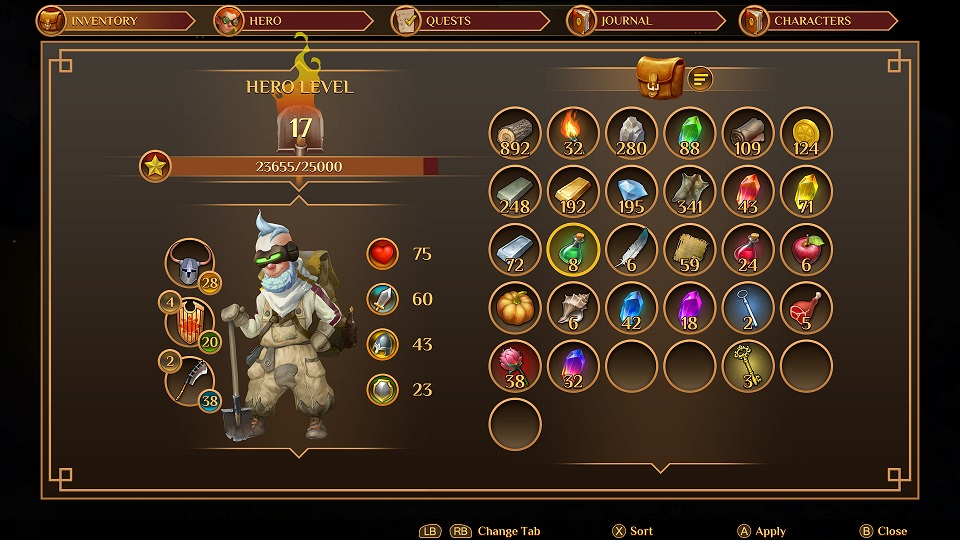Select the pumpkin inventory slot
The height and width of the screenshot is (540, 960).
[x=515, y=308]
